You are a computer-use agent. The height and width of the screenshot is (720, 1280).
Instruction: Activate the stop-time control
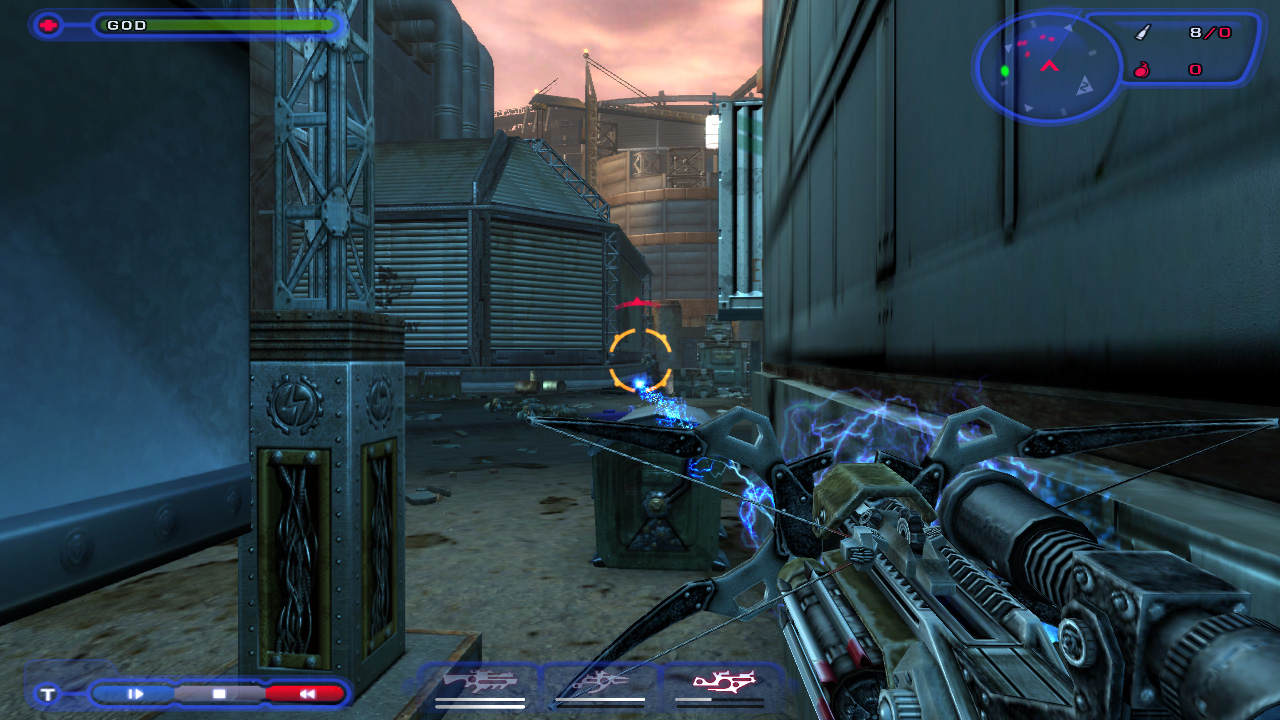click(x=219, y=693)
